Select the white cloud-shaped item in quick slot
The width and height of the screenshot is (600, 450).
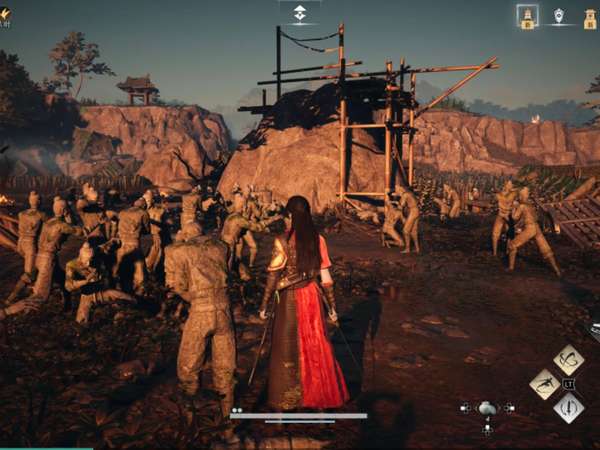(x=487, y=408)
